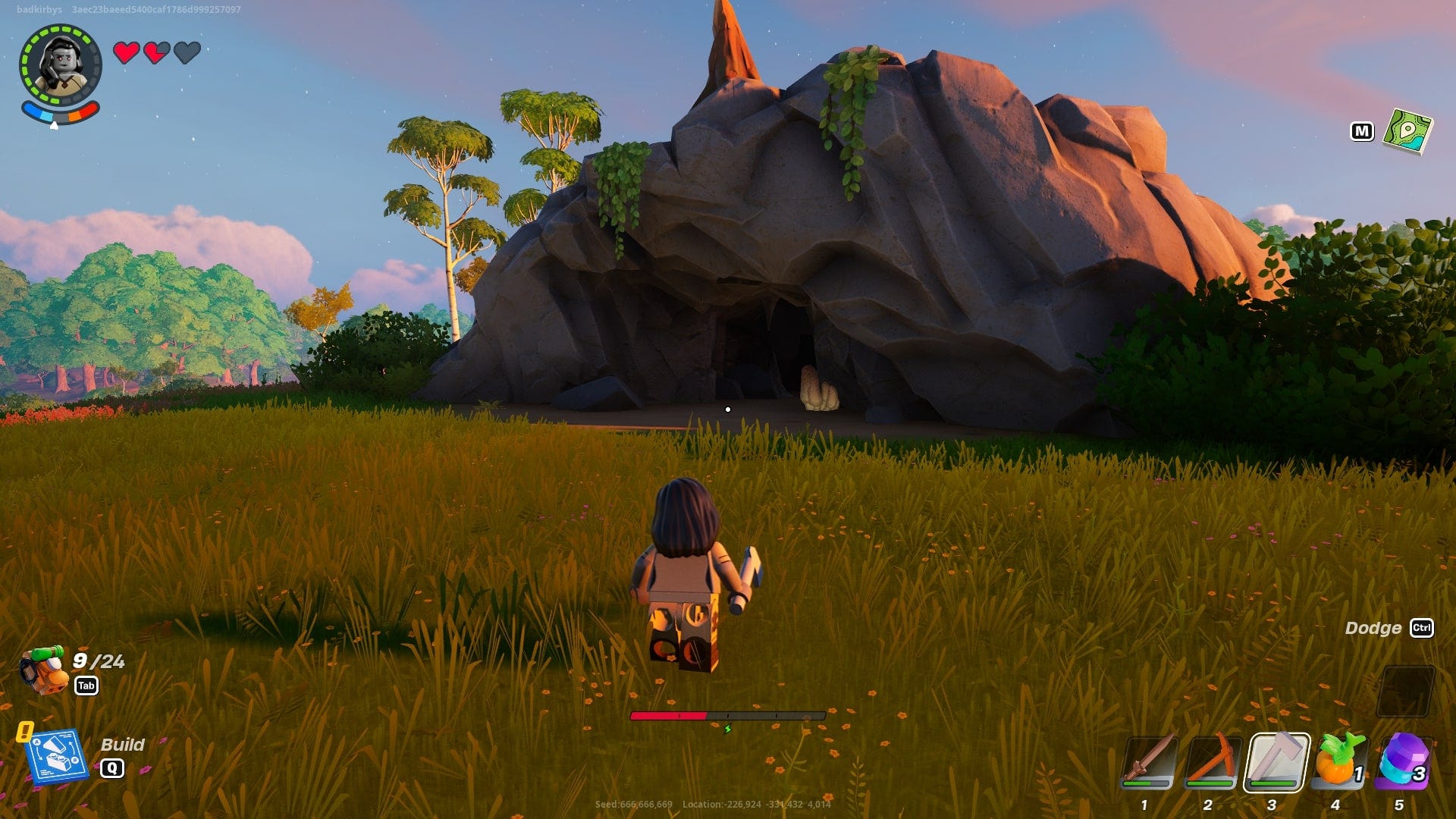Image resolution: width=1456 pixels, height=819 pixels.
Task: Click the first red heart in the health display
Action: click(125, 54)
